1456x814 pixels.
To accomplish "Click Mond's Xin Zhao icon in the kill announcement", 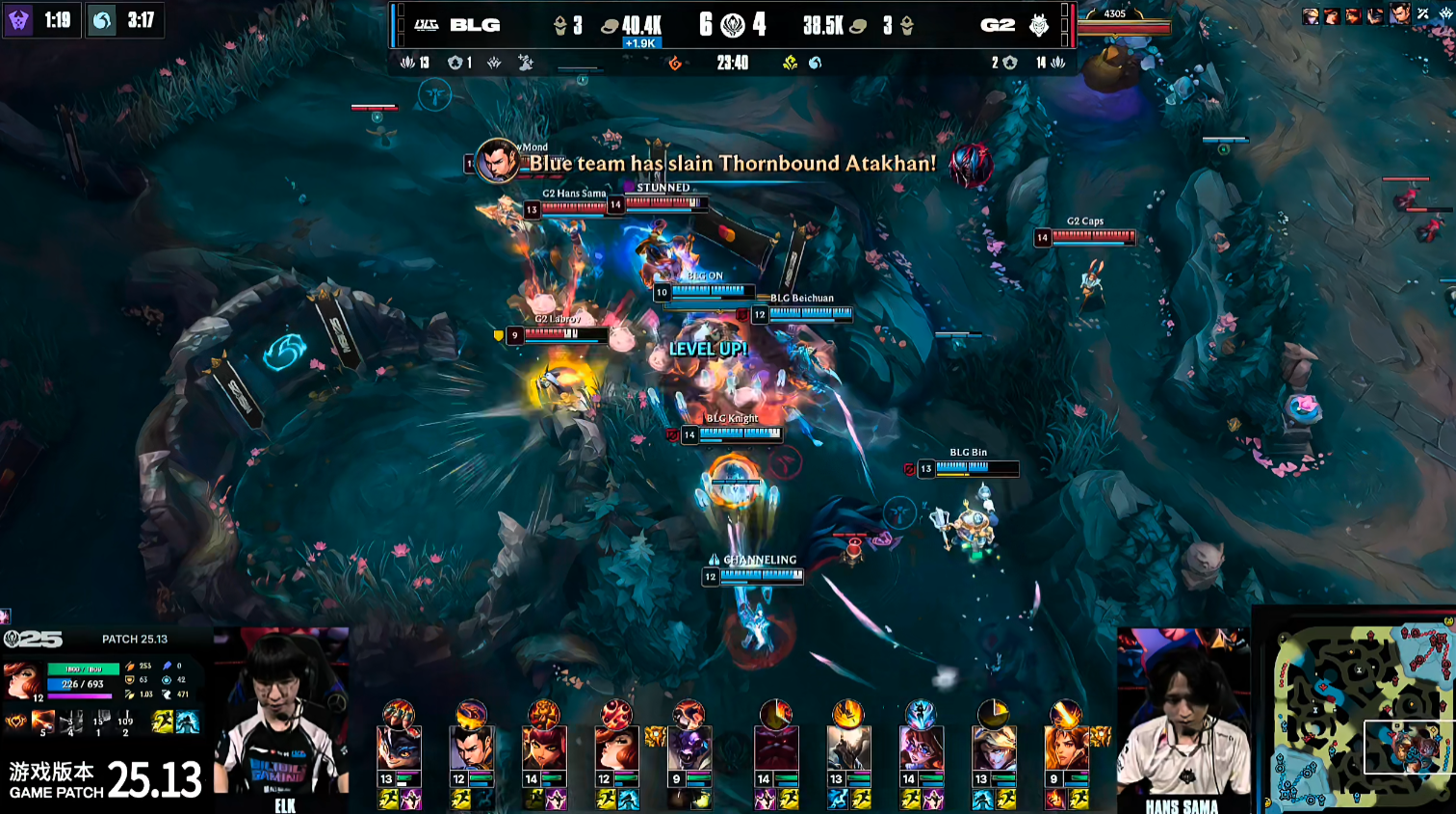I will [x=499, y=162].
